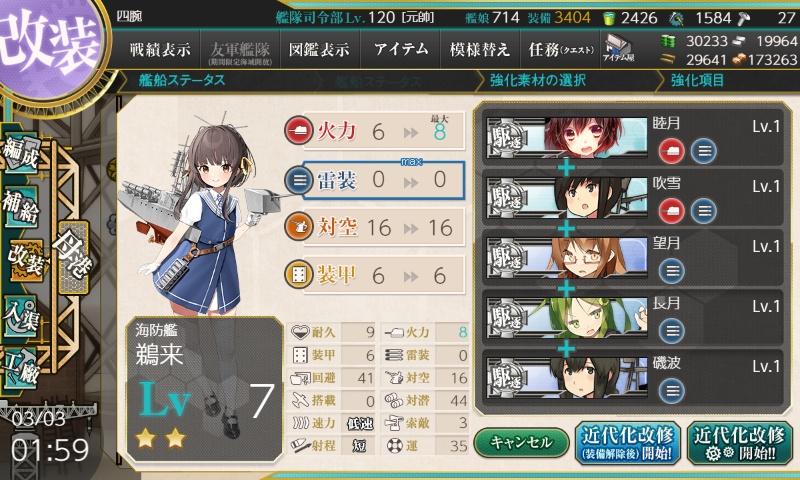Select 磯波 material ship row
800x480 pixels.
[x=633, y=374]
